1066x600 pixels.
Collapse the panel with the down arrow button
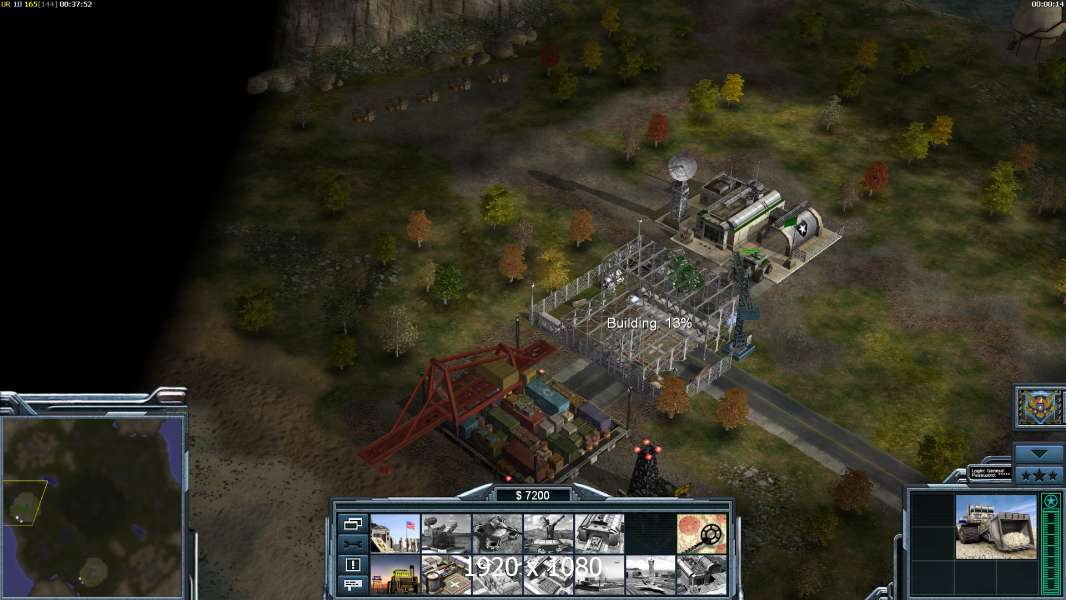1038,453
